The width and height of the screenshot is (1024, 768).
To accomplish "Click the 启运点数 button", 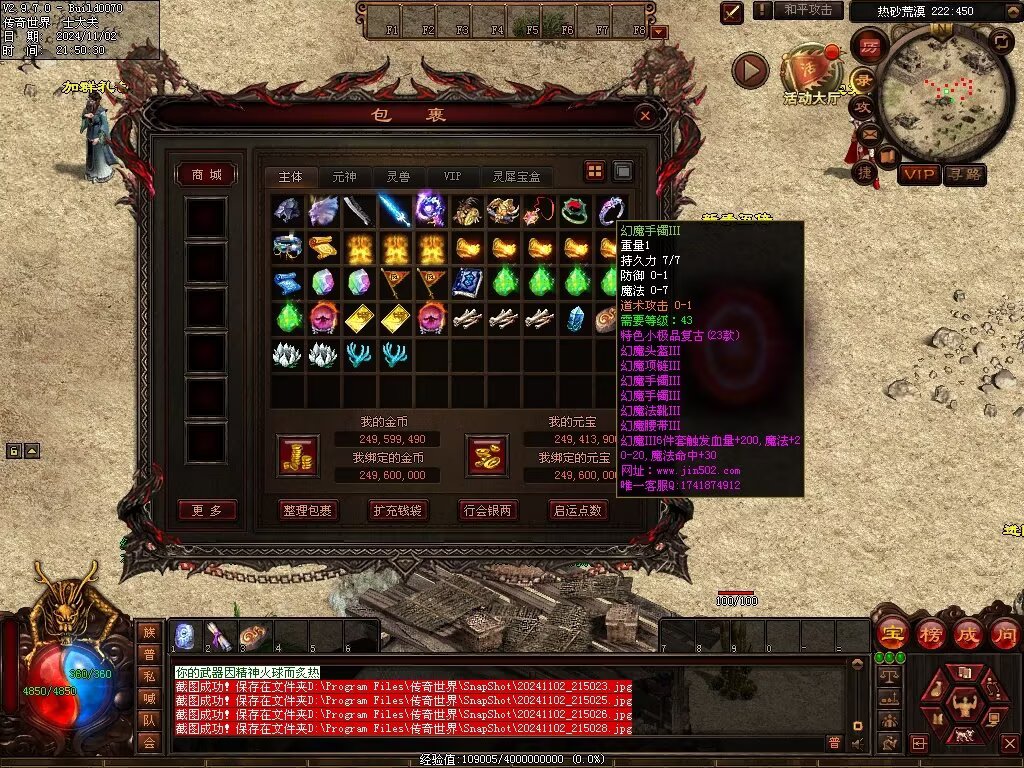I will pyautogui.click(x=578, y=510).
